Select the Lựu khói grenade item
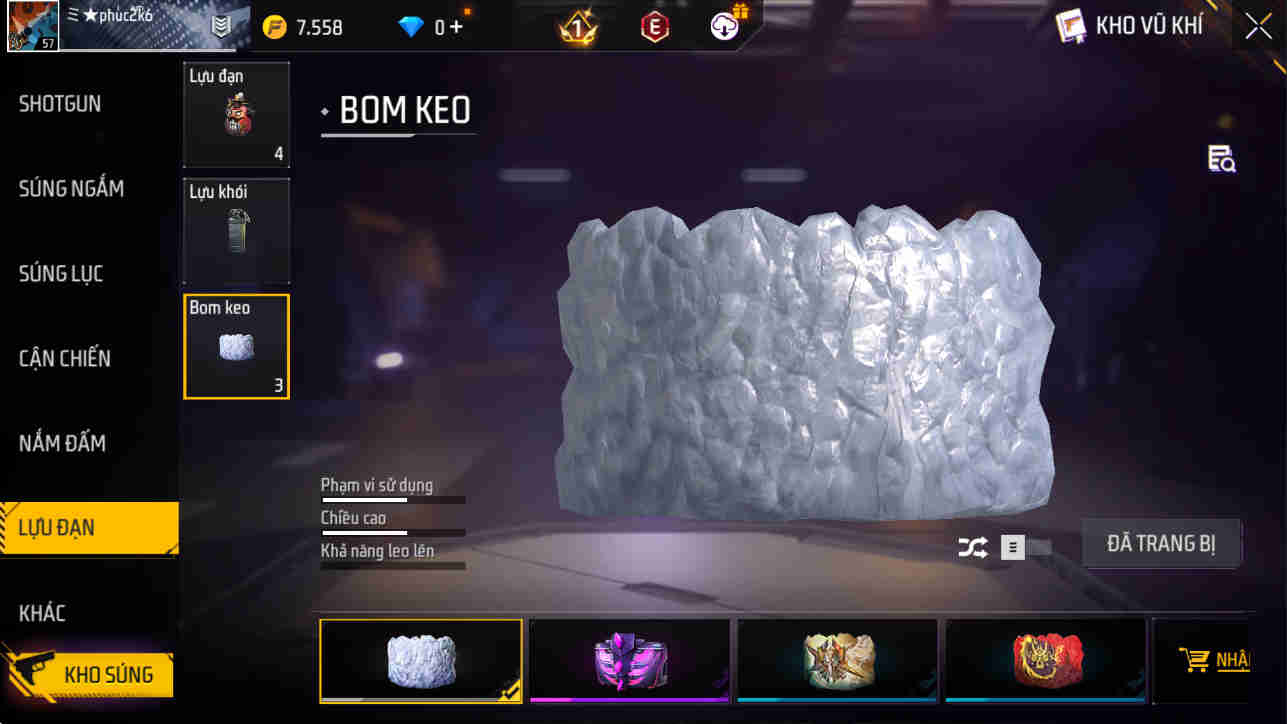This screenshot has height=724, width=1287. (x=236, y=231)
